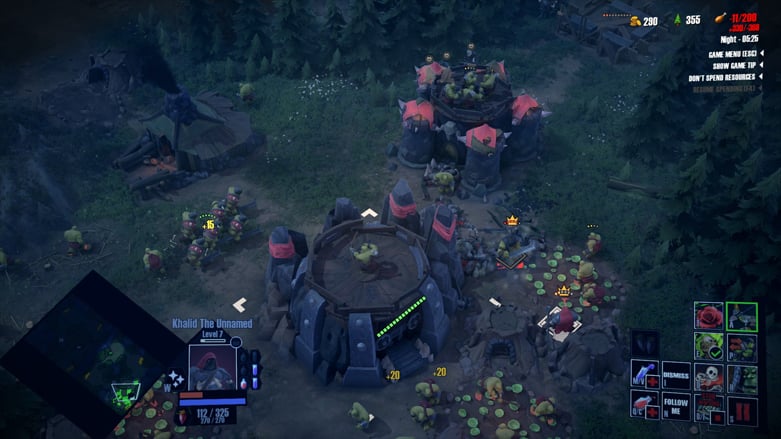Choose the skull icon with green checkmark
781x439 pixels.
tap(709, 347)
